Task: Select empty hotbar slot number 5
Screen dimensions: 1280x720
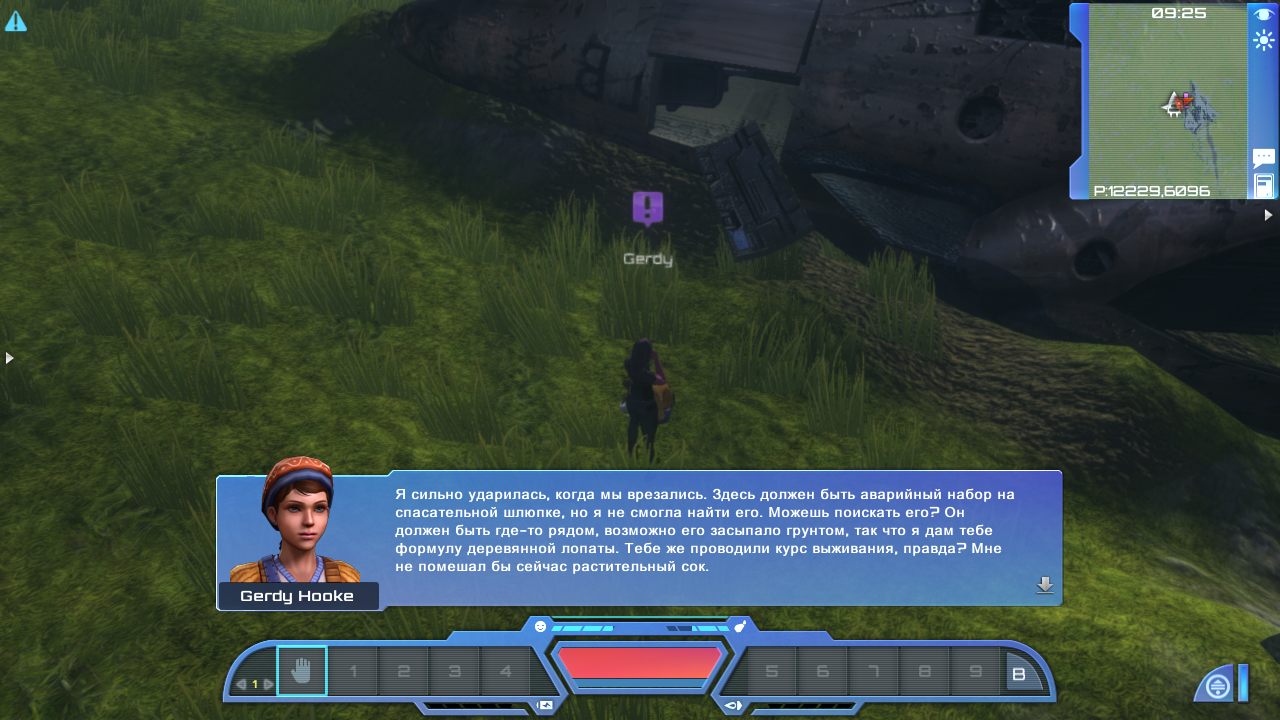Action: [x=771, y=672]
